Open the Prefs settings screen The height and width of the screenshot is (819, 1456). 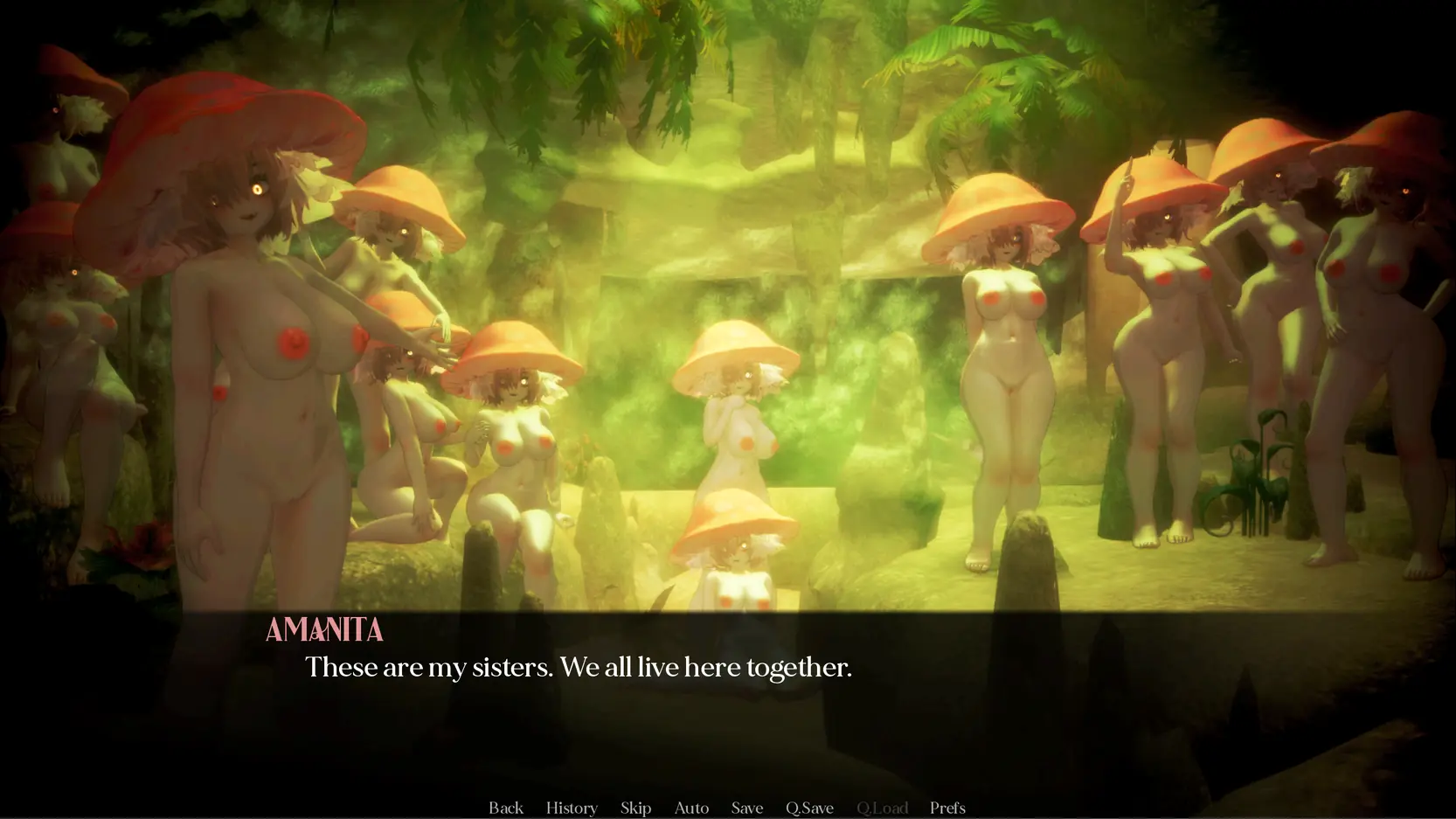click(x=947, y=808)
